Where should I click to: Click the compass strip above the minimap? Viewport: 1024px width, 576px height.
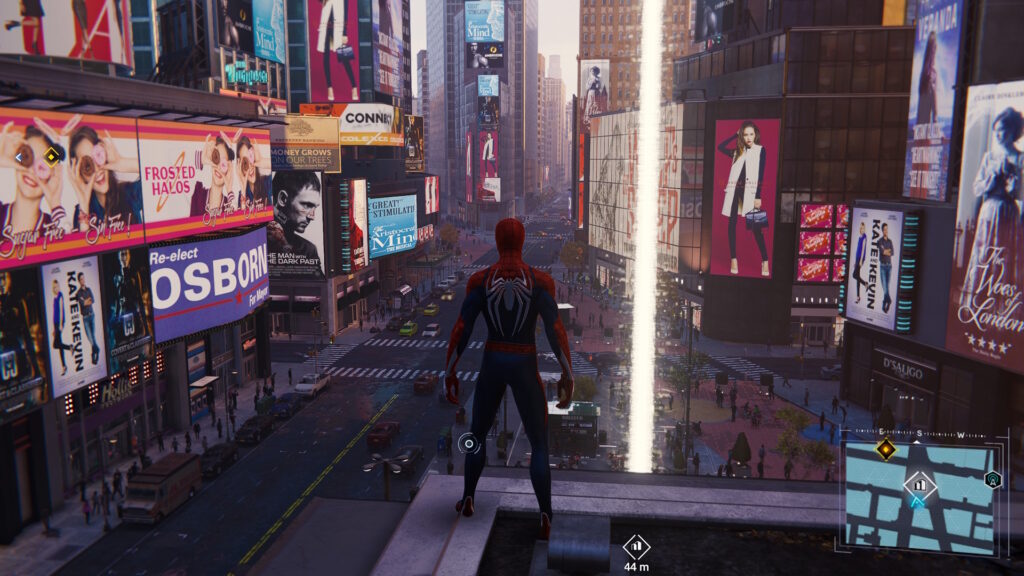pyautogui.click(x=920, y=435)
